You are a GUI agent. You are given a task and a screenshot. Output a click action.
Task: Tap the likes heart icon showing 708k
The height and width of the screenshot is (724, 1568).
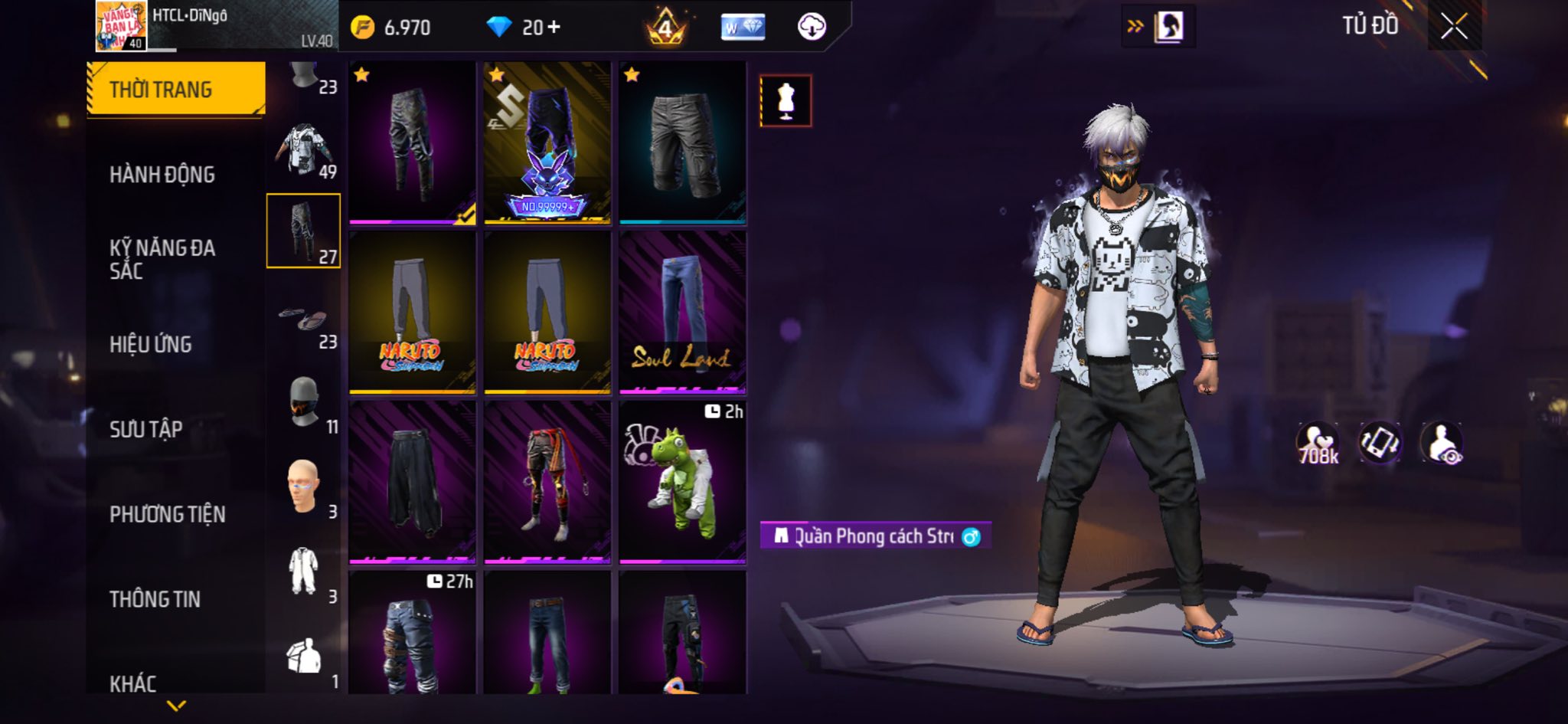click(x=1317, y=444)
